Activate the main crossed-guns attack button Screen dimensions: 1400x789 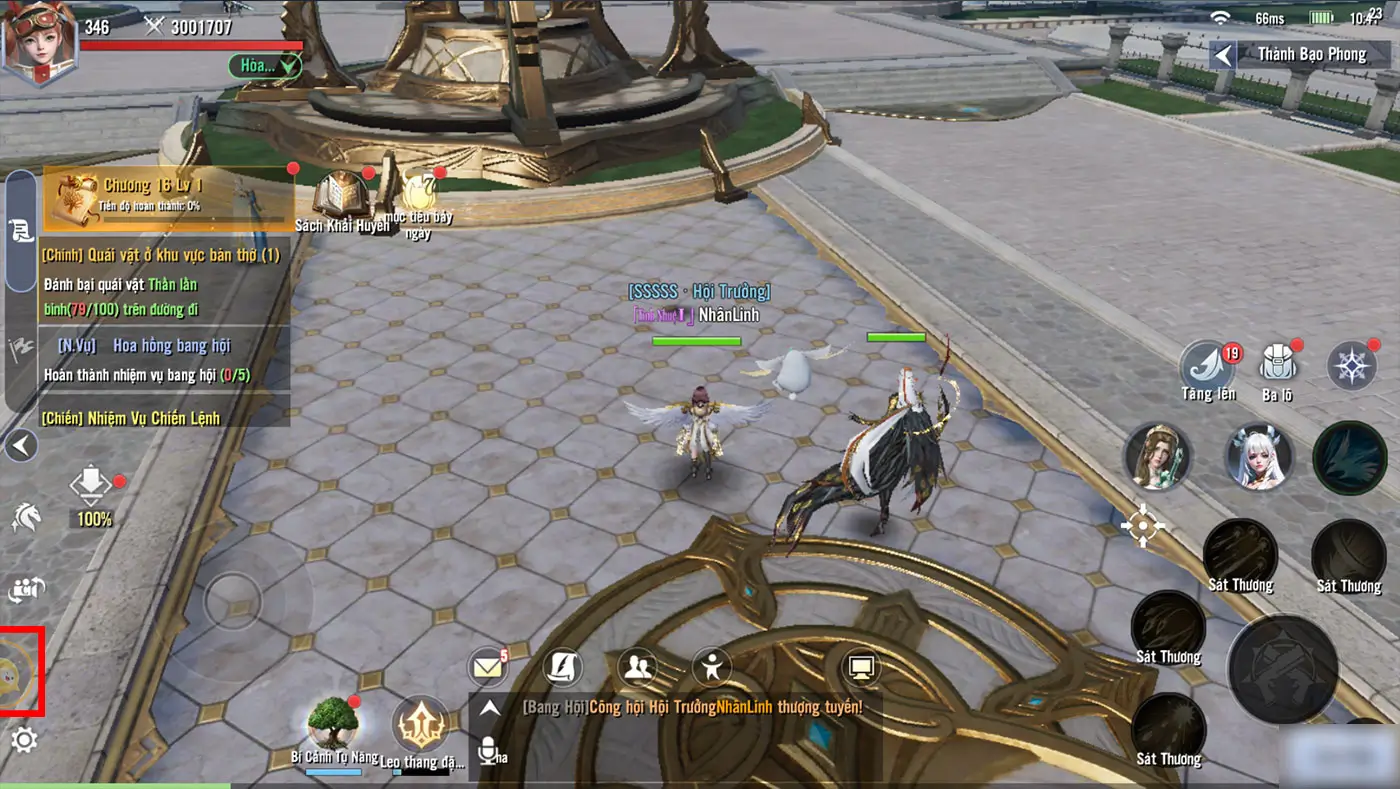(x=1282, y=668)
